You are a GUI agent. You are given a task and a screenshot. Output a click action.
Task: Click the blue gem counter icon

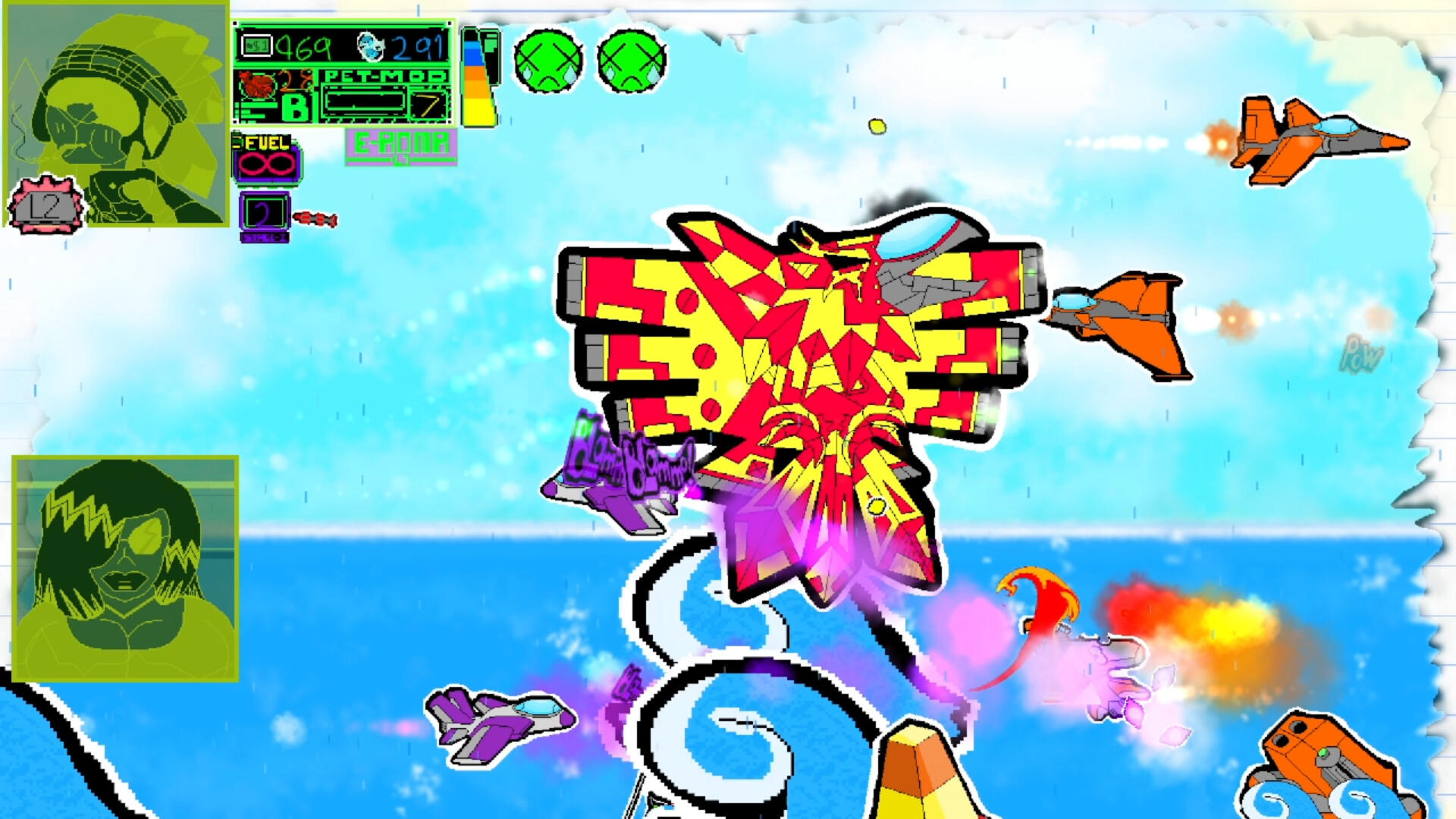[369, 45]
